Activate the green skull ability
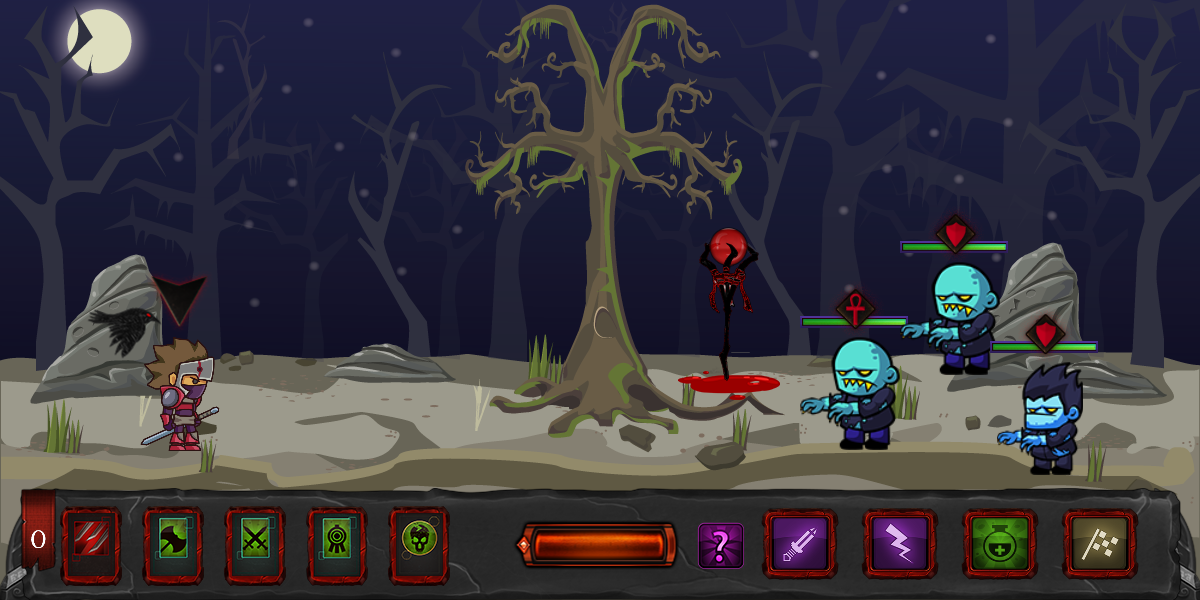 [418, 543]
